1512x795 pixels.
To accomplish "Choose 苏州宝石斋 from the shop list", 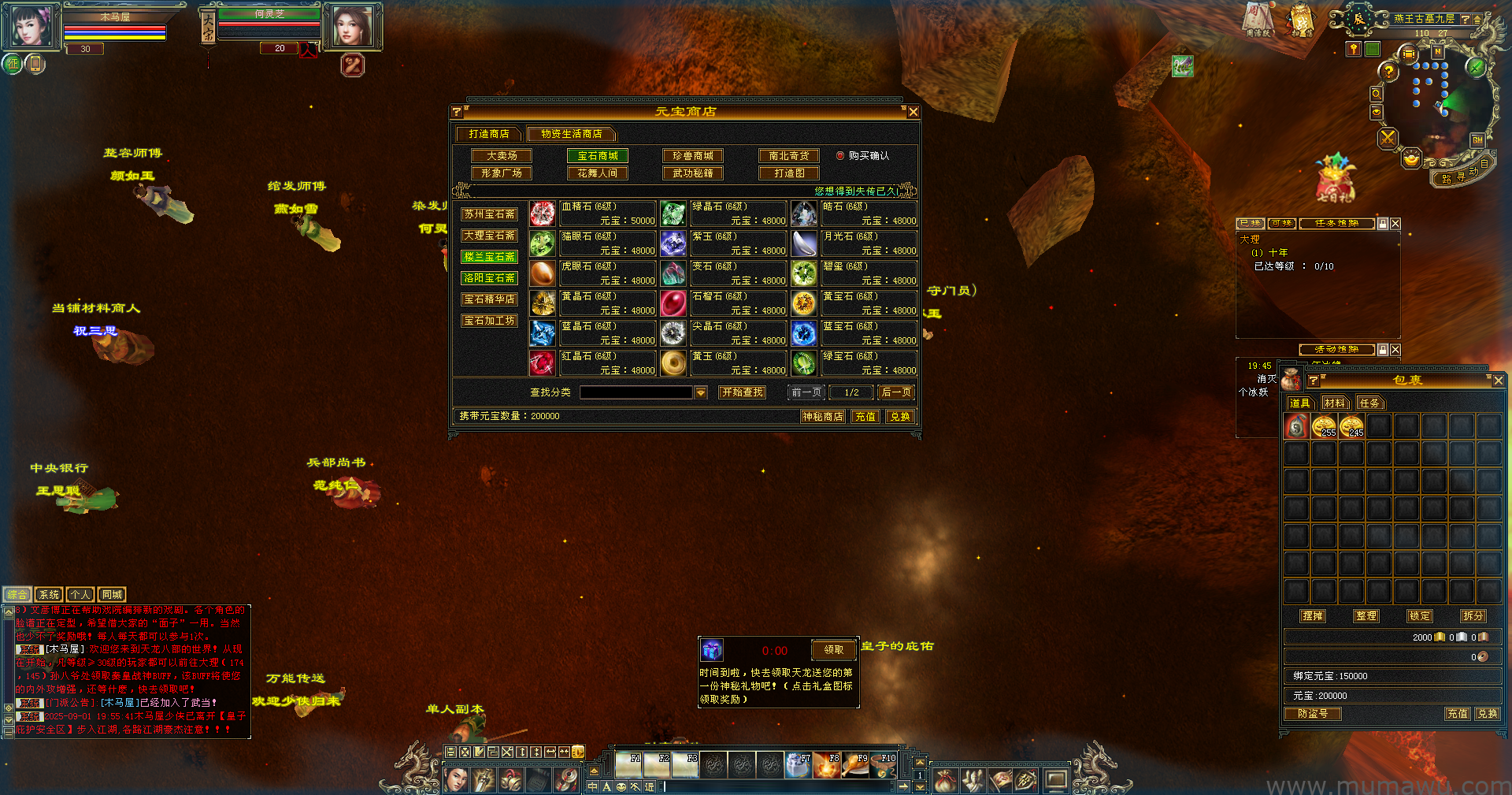I will tap(489, 214).
